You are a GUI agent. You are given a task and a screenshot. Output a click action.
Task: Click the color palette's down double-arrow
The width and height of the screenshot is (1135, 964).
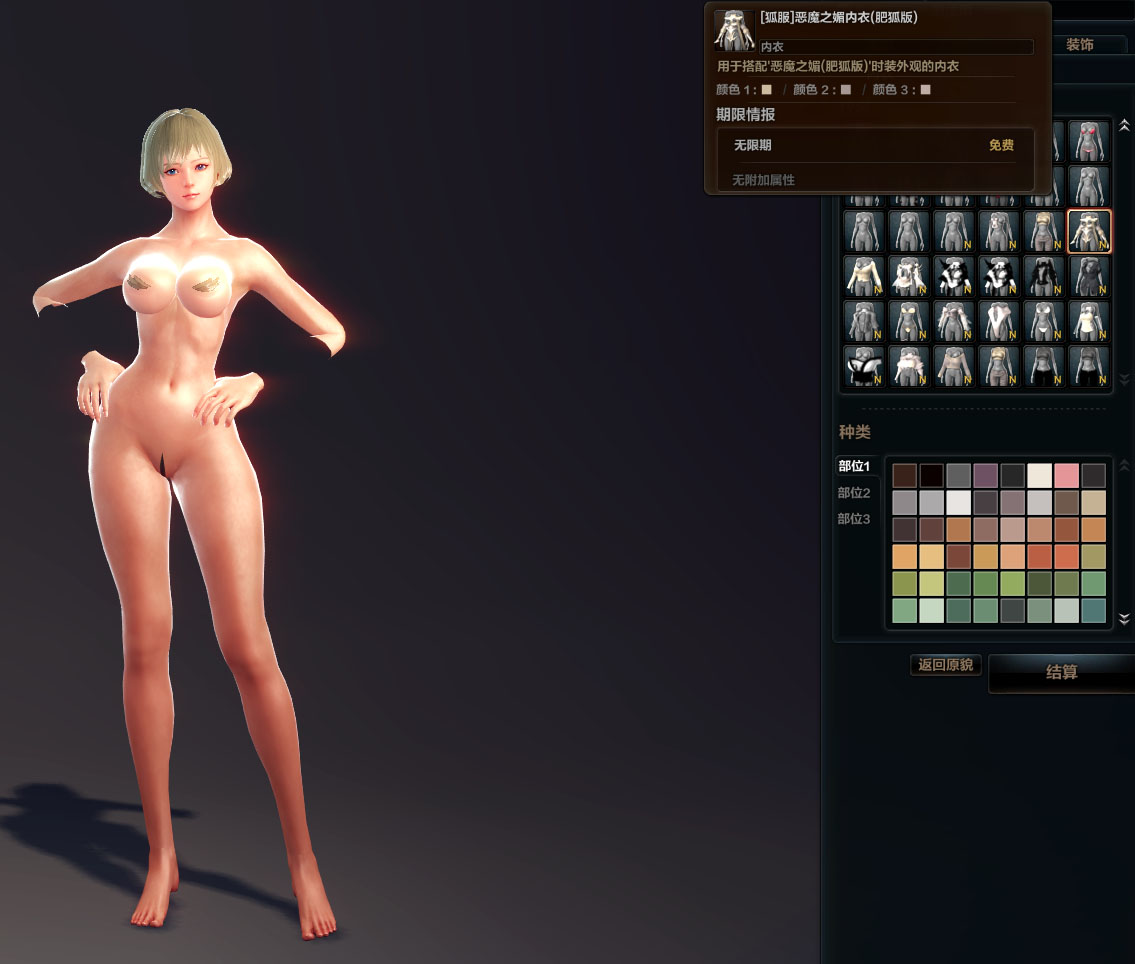(1124, 618)
